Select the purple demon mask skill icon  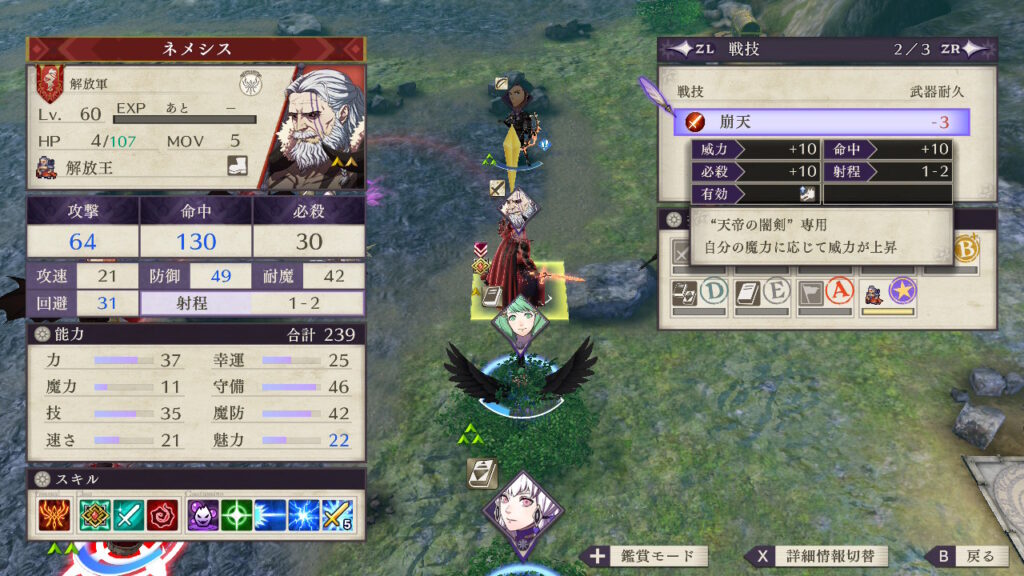click(x=202, y=515)
